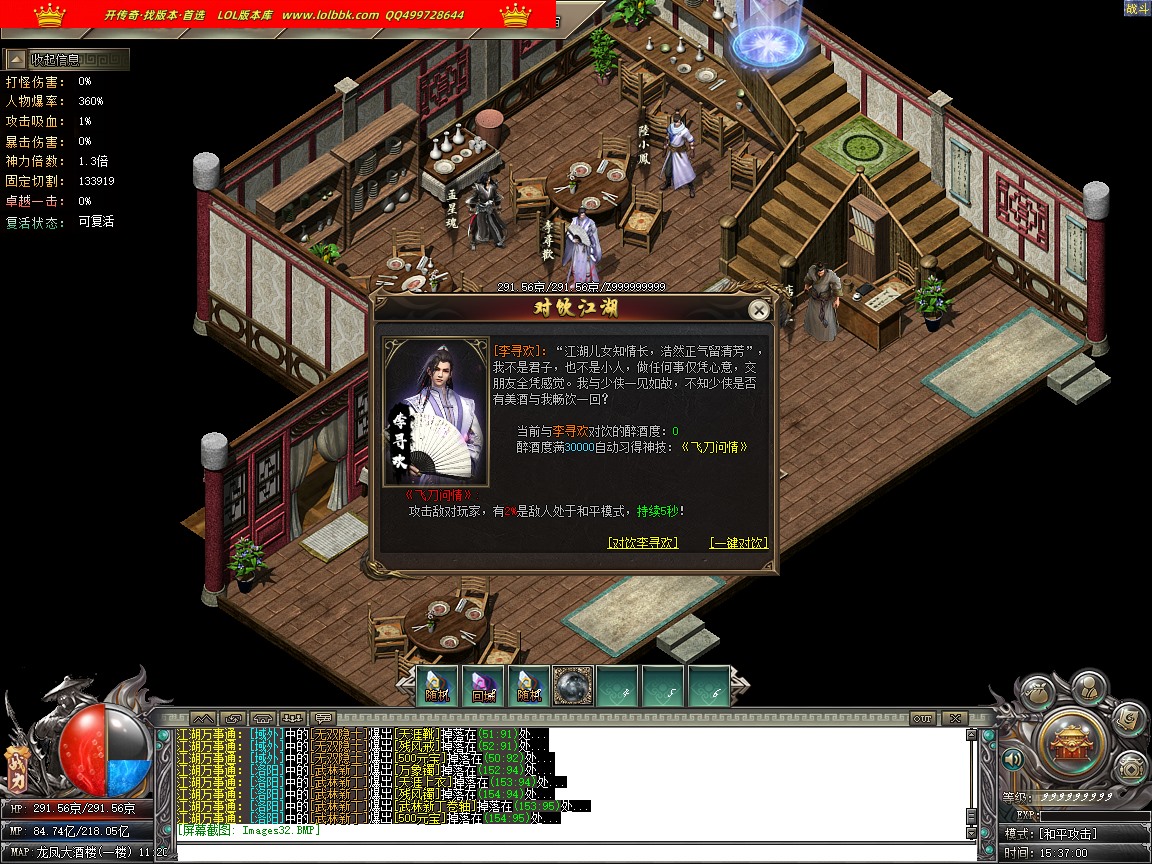The height and width of the screenshot is (864, 1152).
Task: Click the 战斗 button in top corner
Action: (x=1137, y=8)
